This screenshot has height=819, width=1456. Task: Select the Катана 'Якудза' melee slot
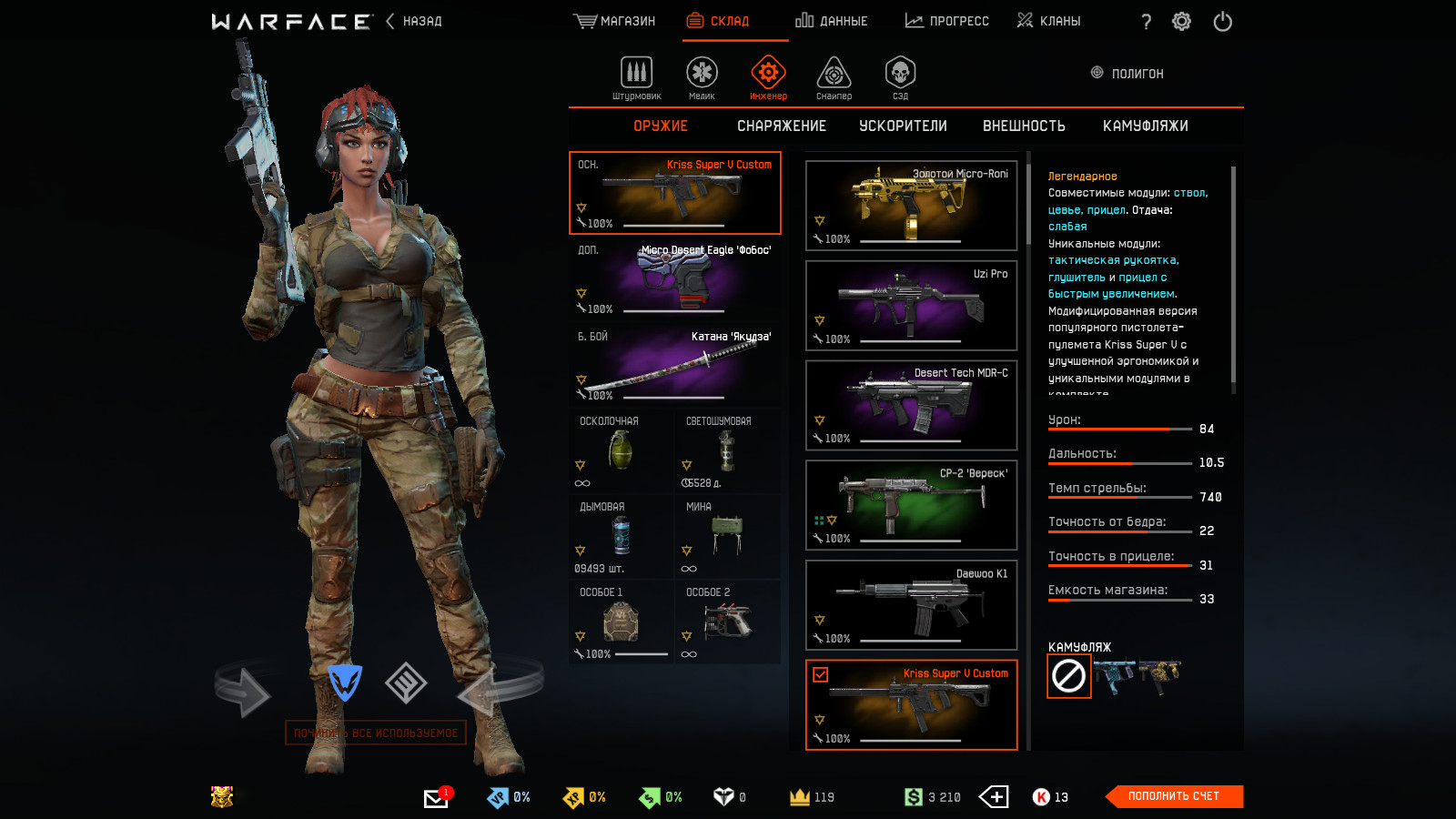click(675, 365)
